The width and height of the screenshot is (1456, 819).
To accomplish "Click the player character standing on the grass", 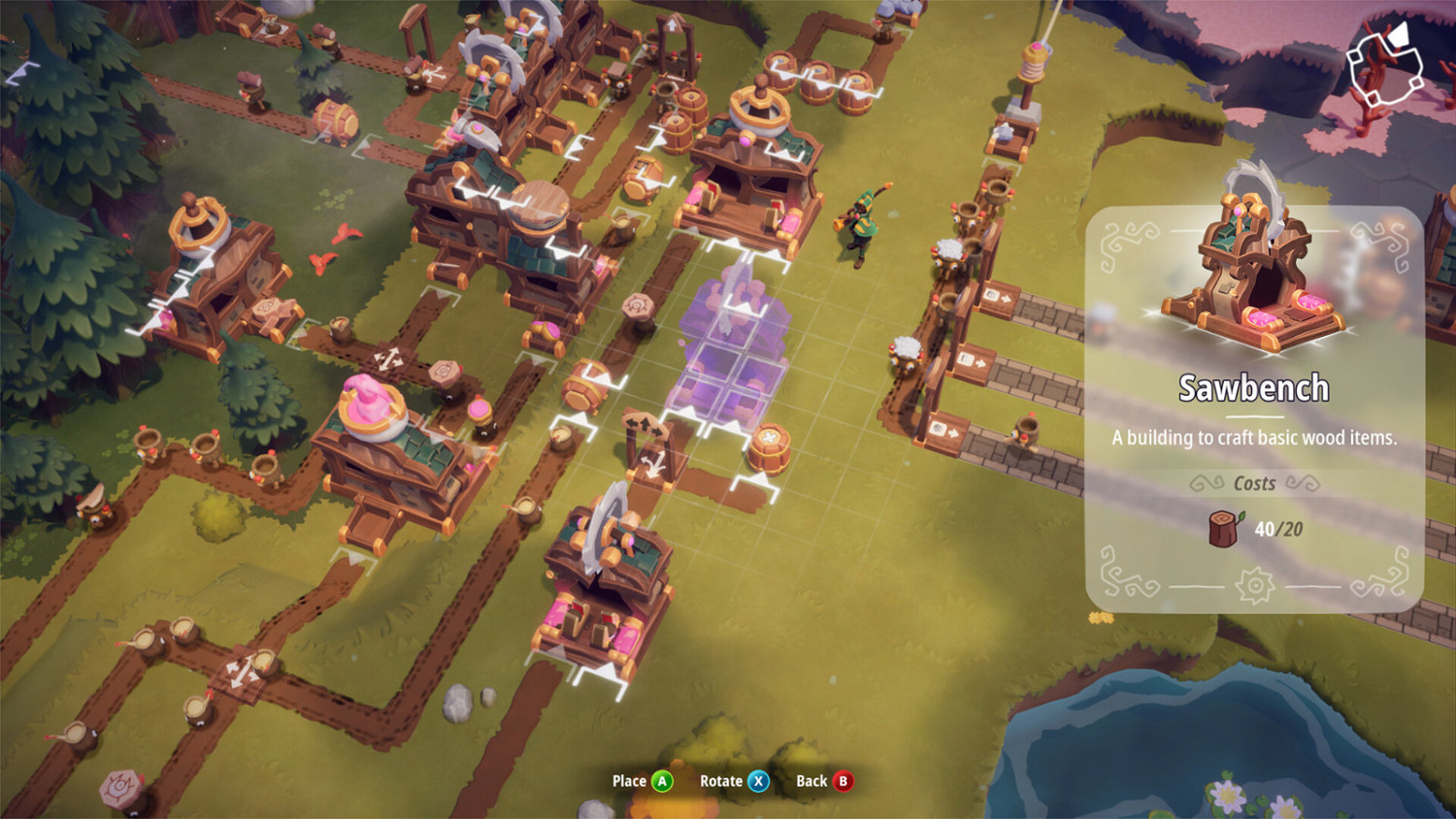I will click(863, 218).
